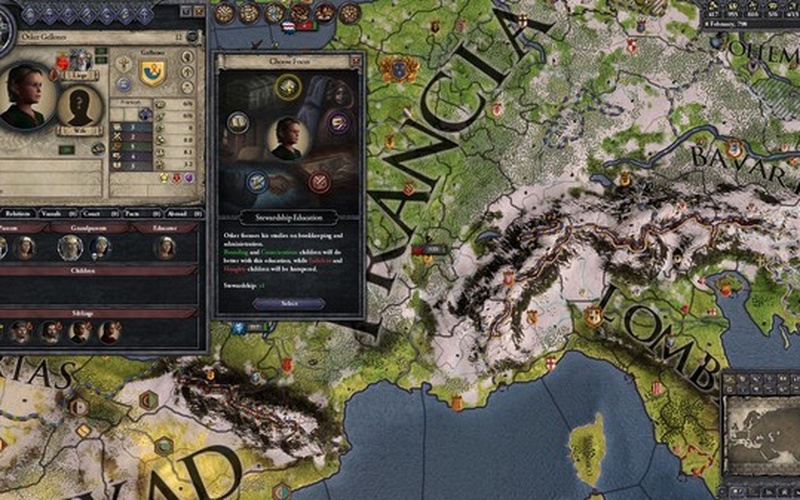Open the Court tab

(x=93, y=213)
